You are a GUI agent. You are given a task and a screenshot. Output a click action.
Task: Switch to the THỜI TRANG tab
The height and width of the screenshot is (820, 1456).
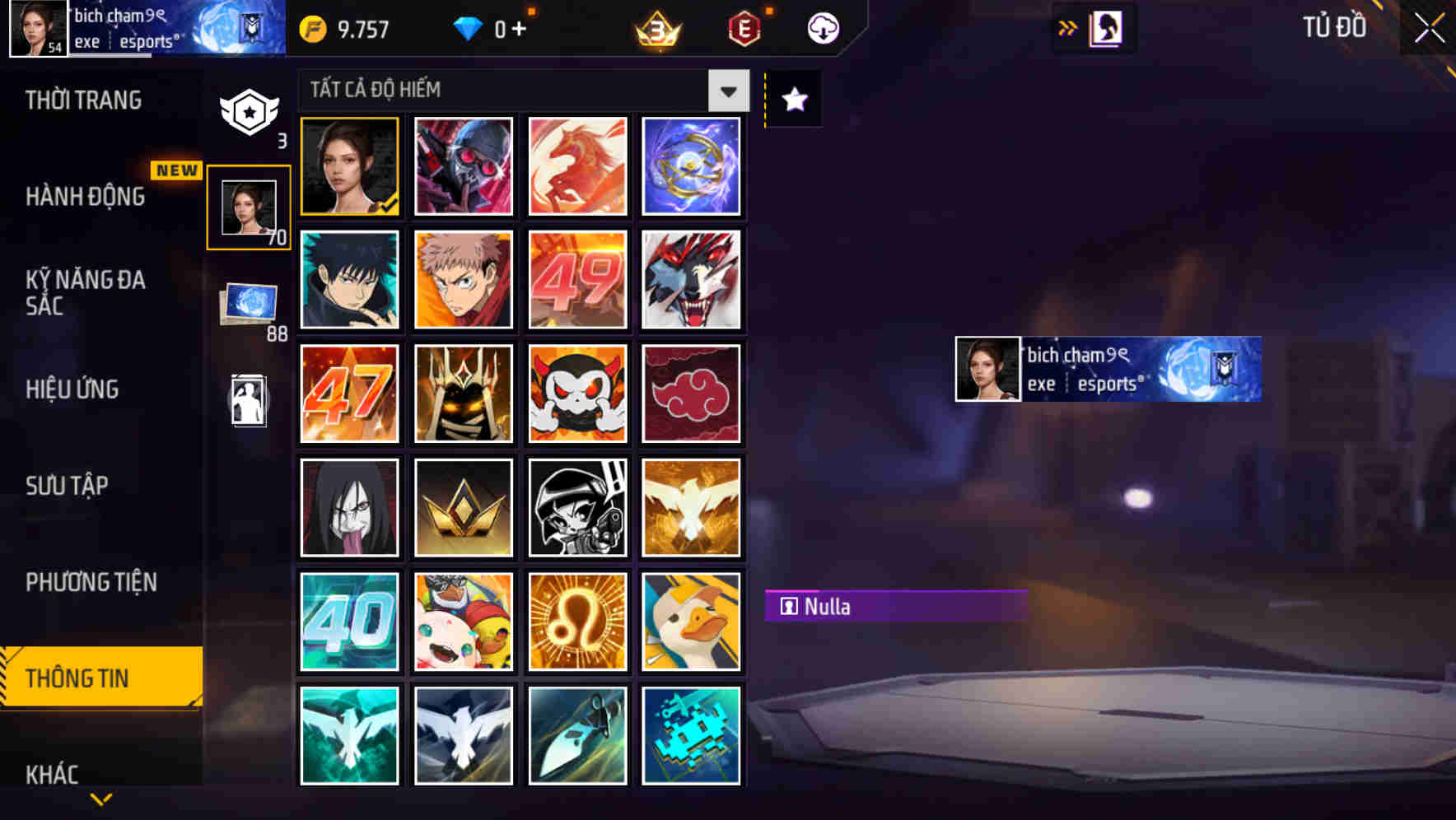82,100
